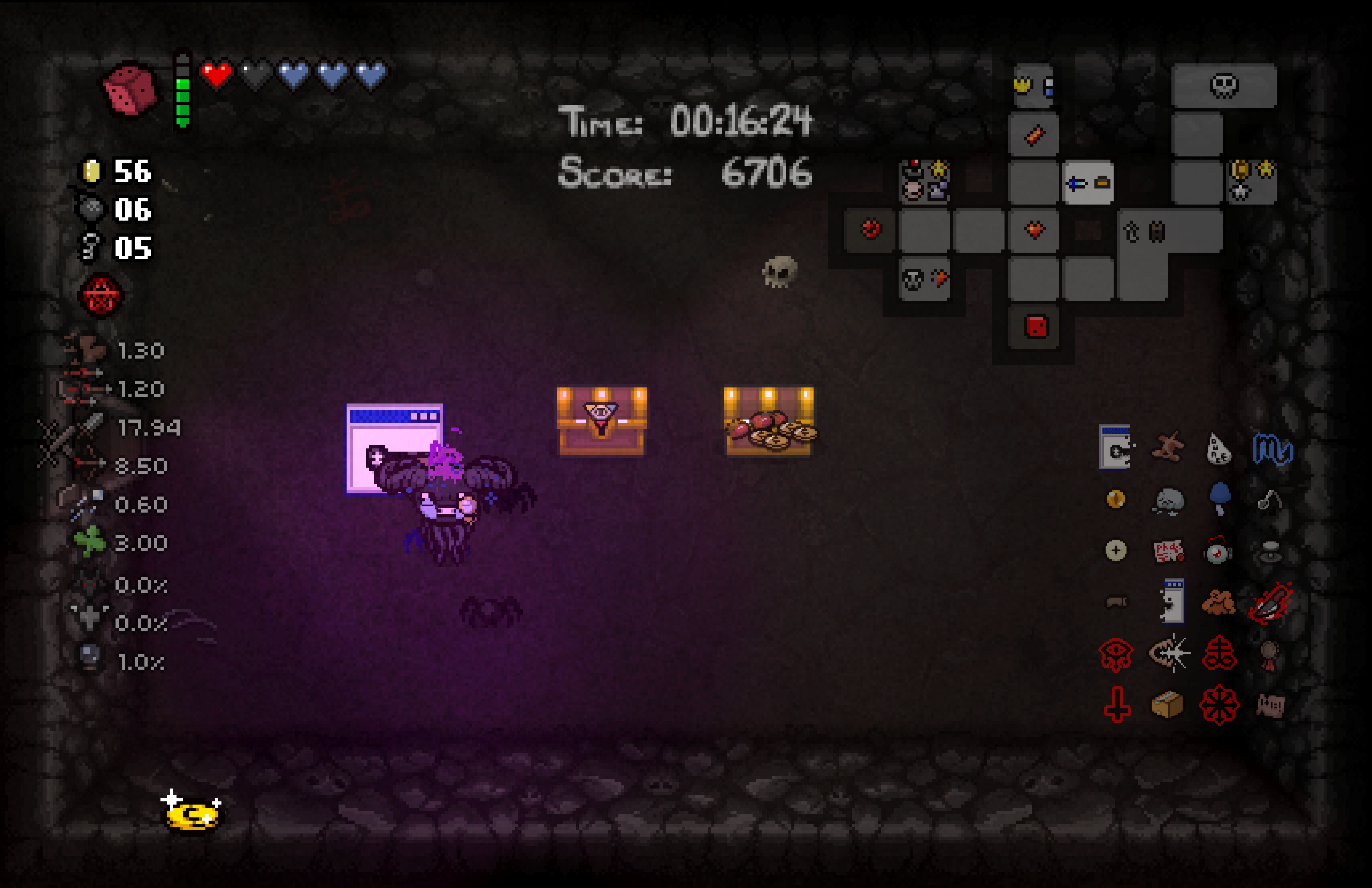Image resolution: width=1372 pixels, height=888 pixels.
Task: Expand the crowned room at the top of the map
Action: click(1034, 87)
